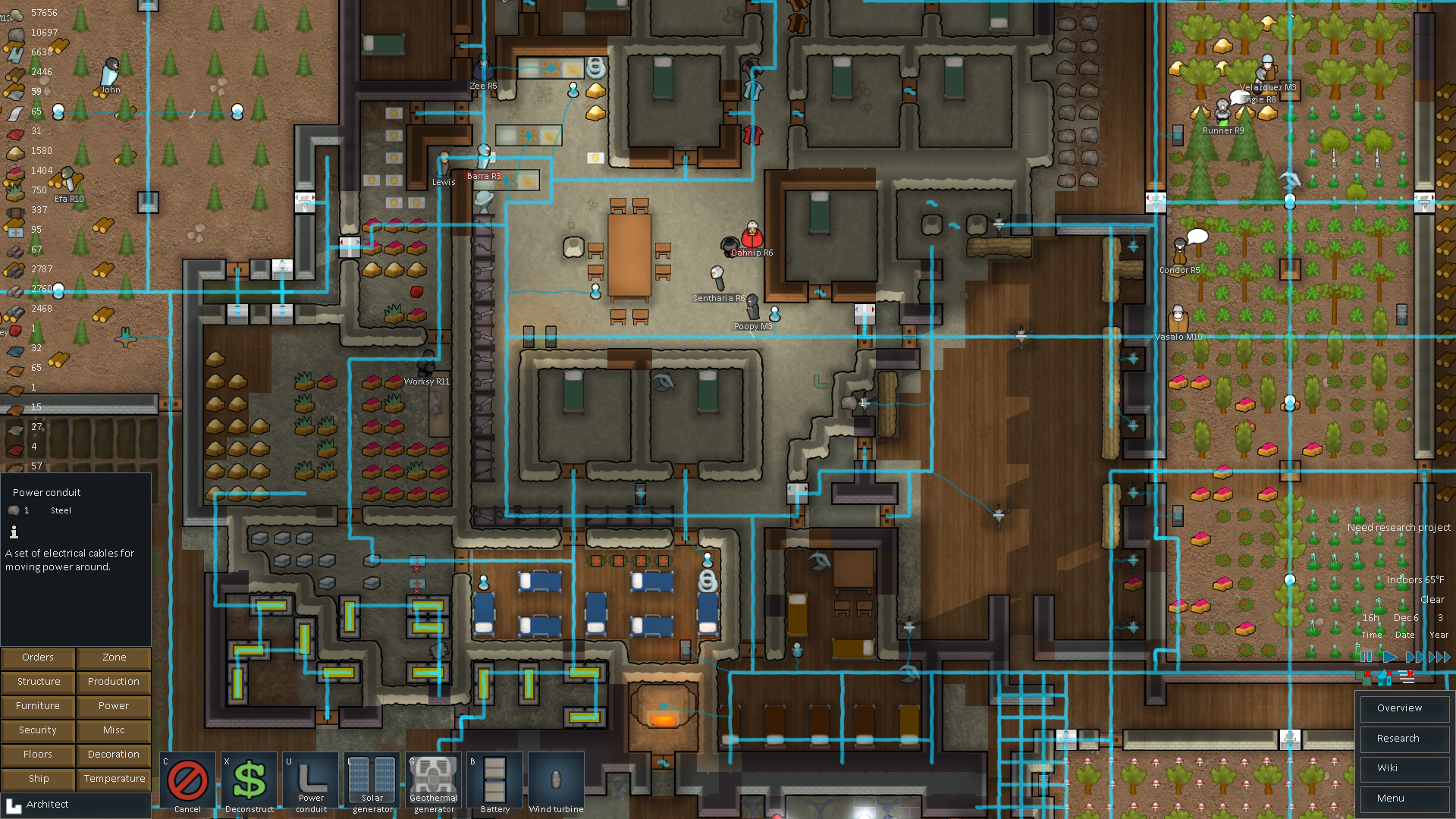1456x819 pixels.
Task: Select the Structure build category
Action: pos(38,682)
